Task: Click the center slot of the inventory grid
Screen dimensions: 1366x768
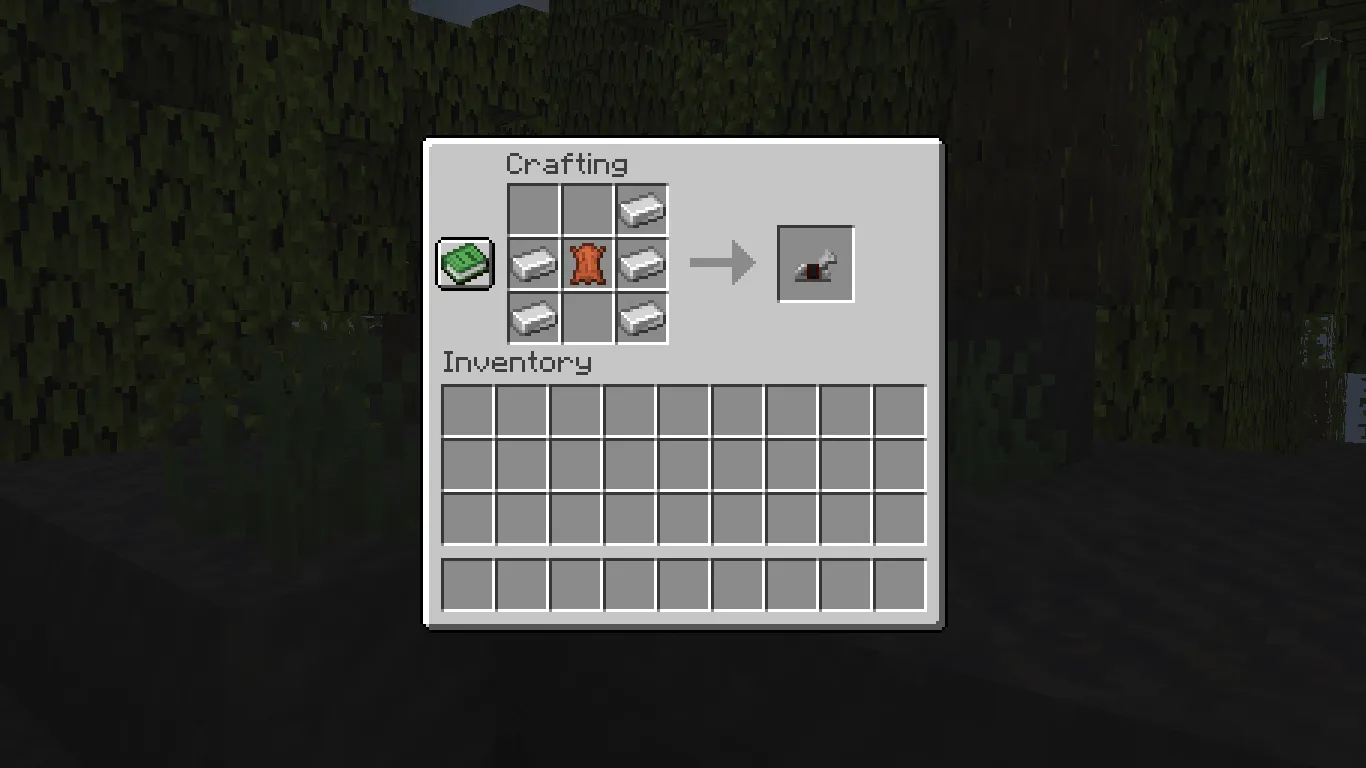Action: (683, 464)
